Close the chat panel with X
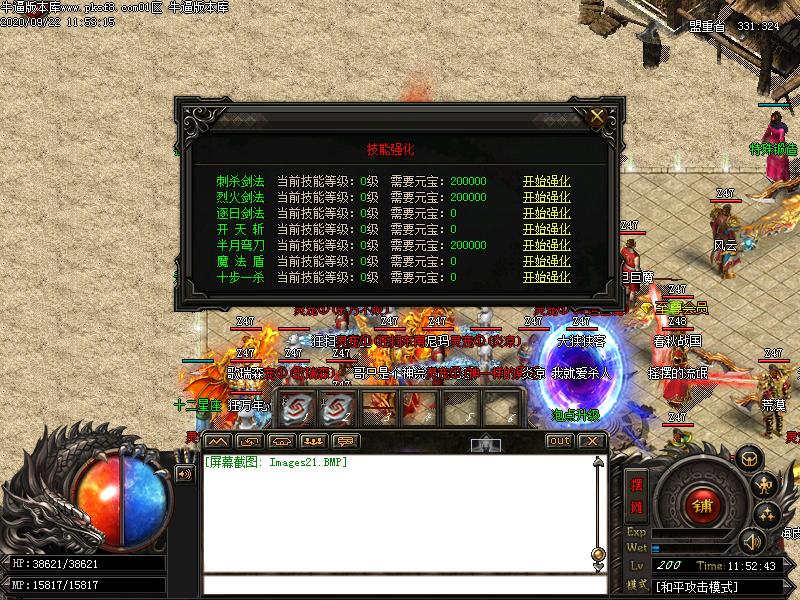The image size is (800, 600). 591,441
